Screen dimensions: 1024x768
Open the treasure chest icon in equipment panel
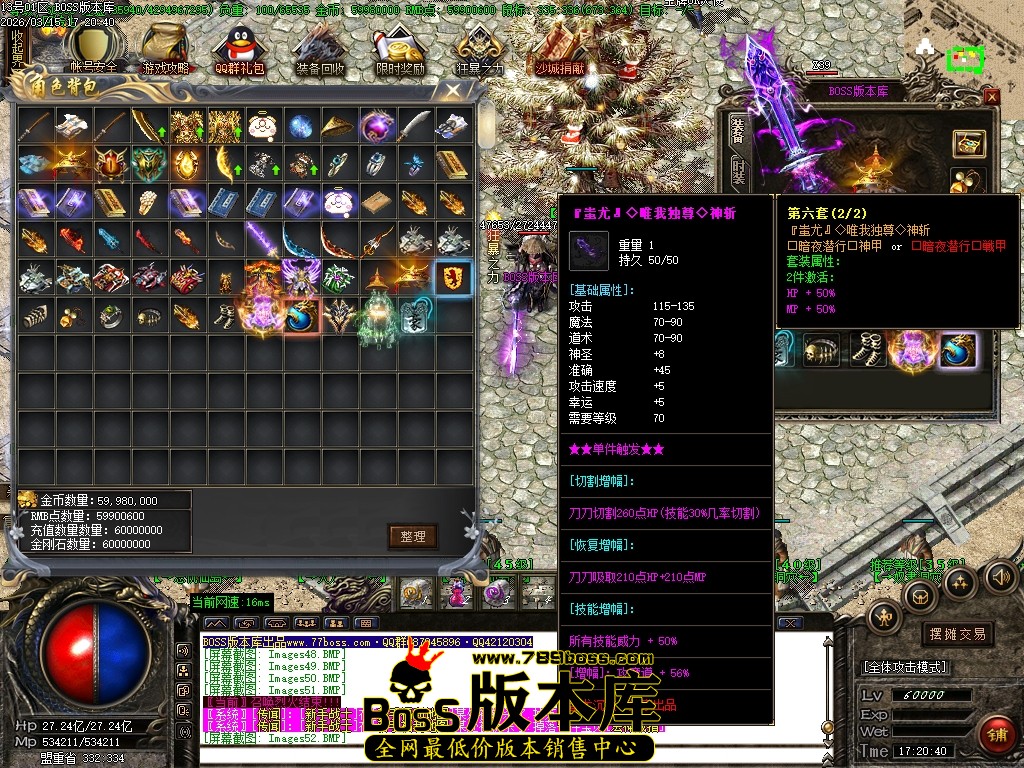click(x=967, y=143)
